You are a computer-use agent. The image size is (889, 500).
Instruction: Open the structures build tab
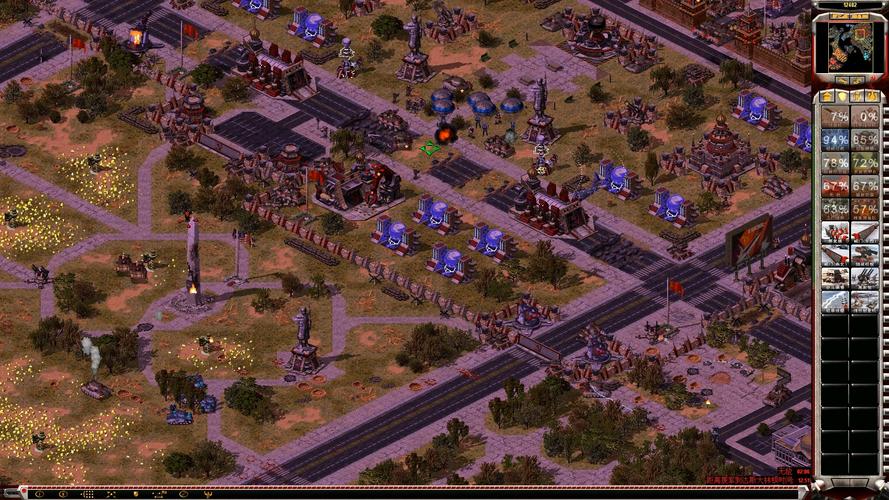tap(829, 96)
